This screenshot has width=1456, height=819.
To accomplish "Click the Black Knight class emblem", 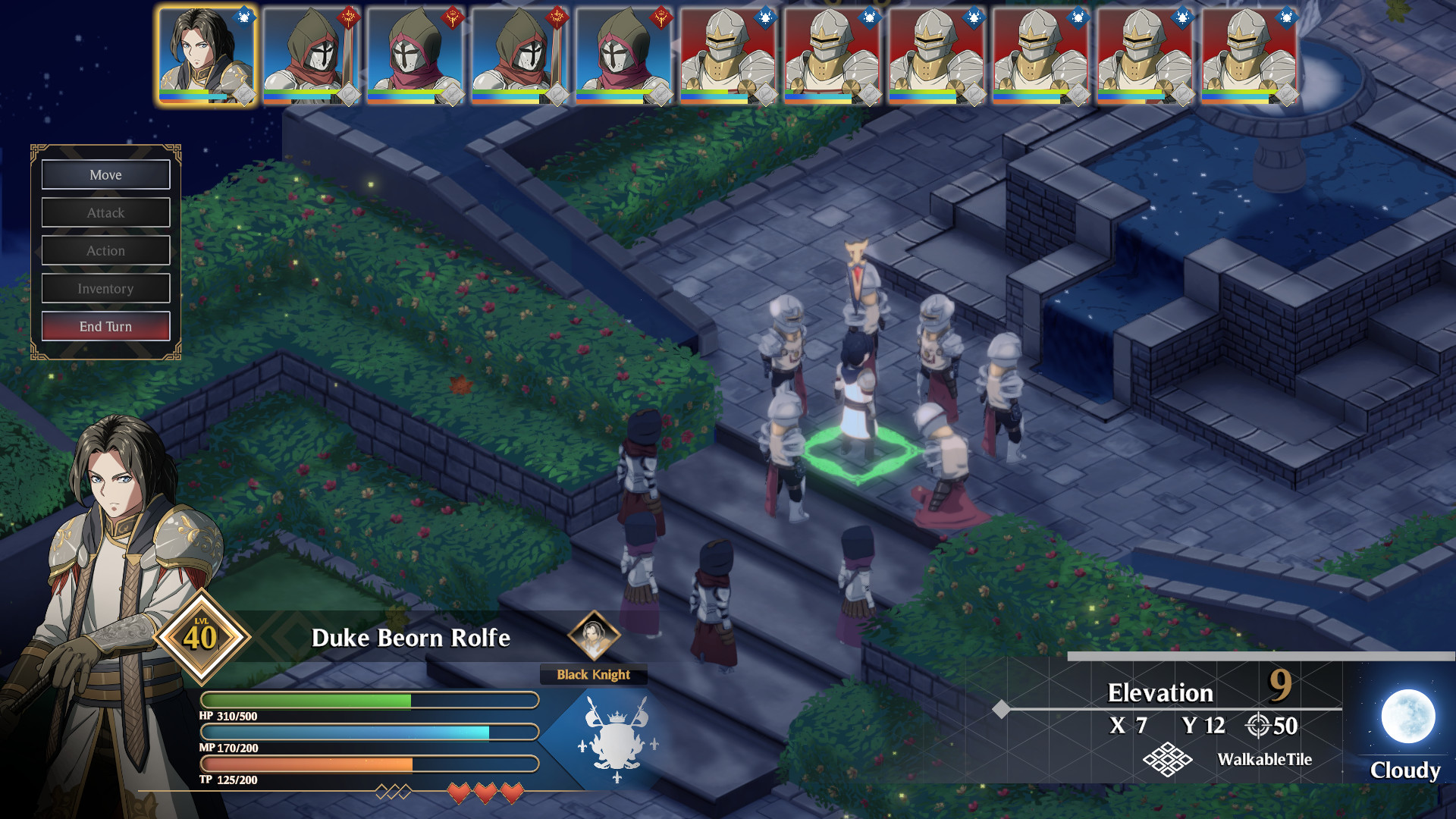I will (593, 635).
